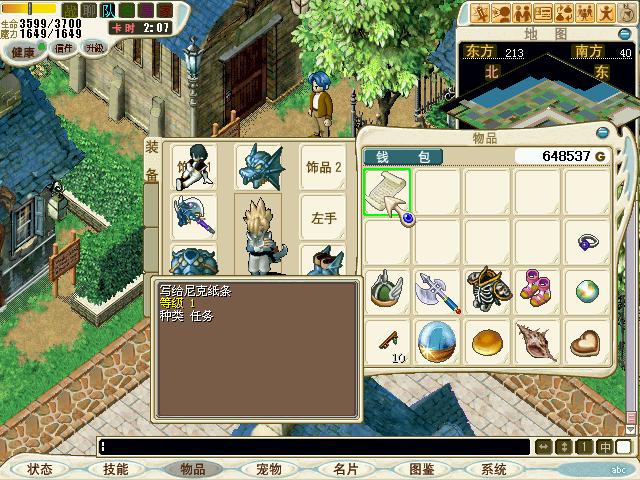Select the ring item in inventory
640x480 pixels.
point(588,242)
